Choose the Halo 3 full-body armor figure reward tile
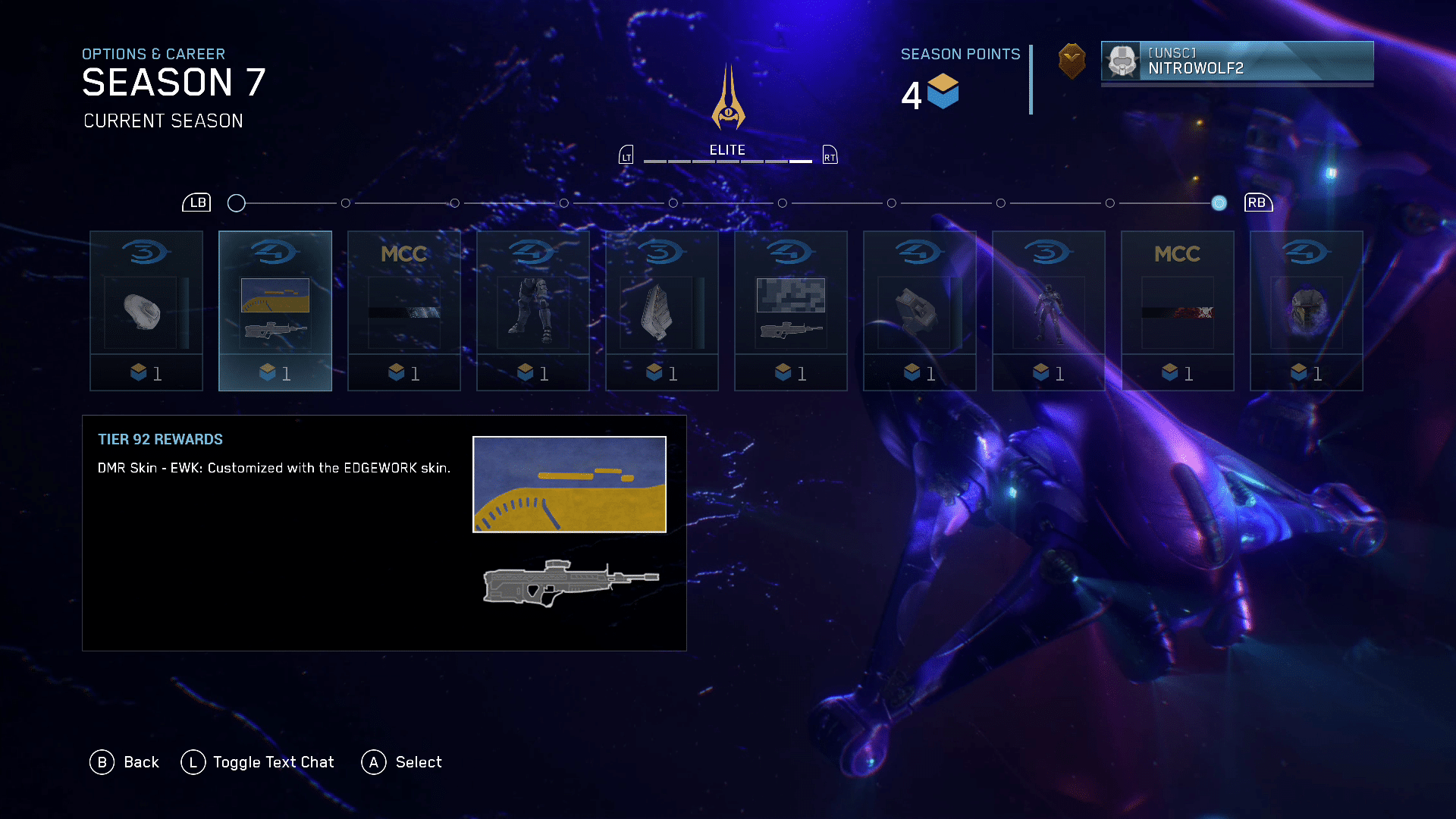Image resolution: width=1456 pixels, height=819 pixels. pos(1049,311)
